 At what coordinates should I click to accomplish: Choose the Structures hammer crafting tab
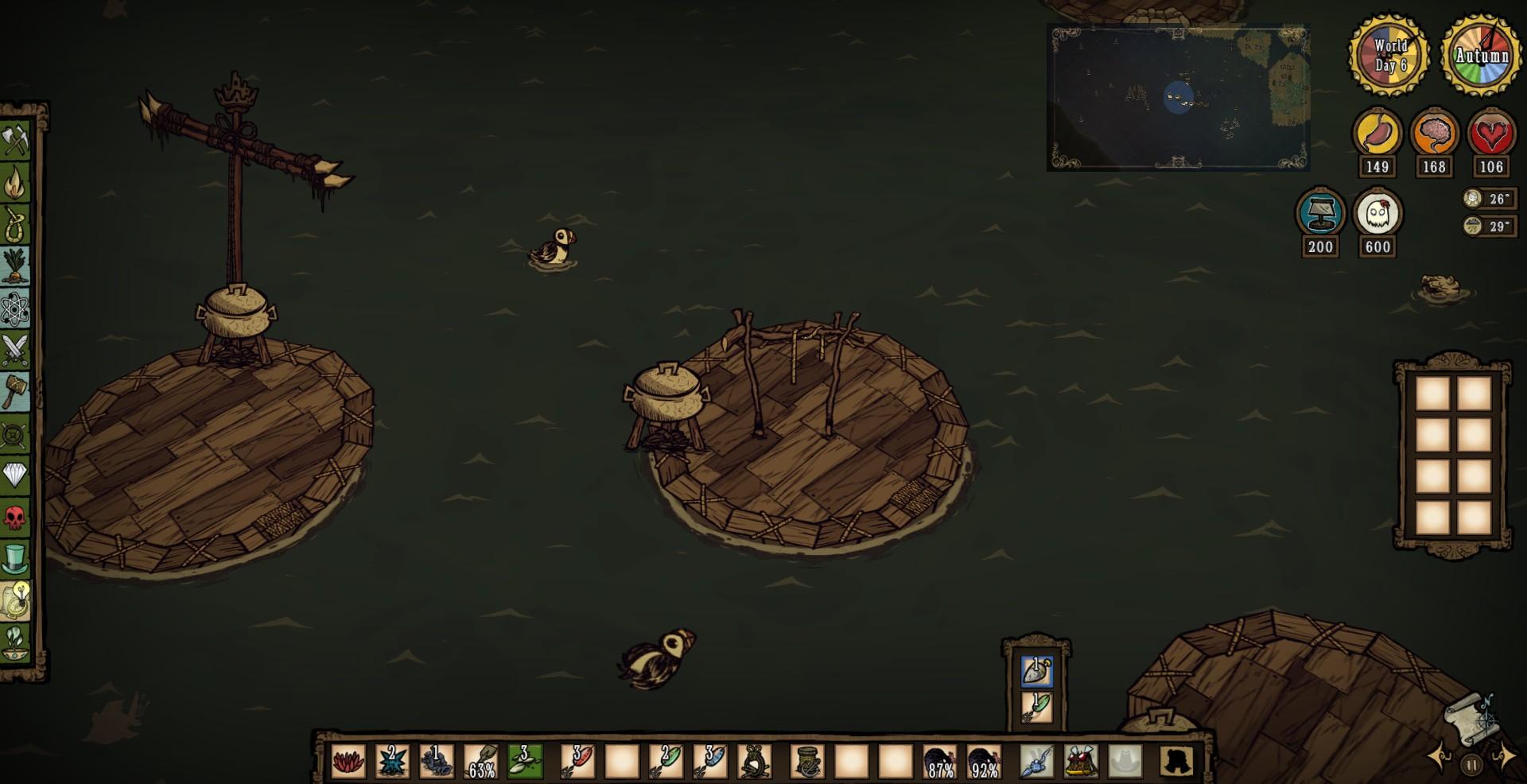click(x=15, y=392)
